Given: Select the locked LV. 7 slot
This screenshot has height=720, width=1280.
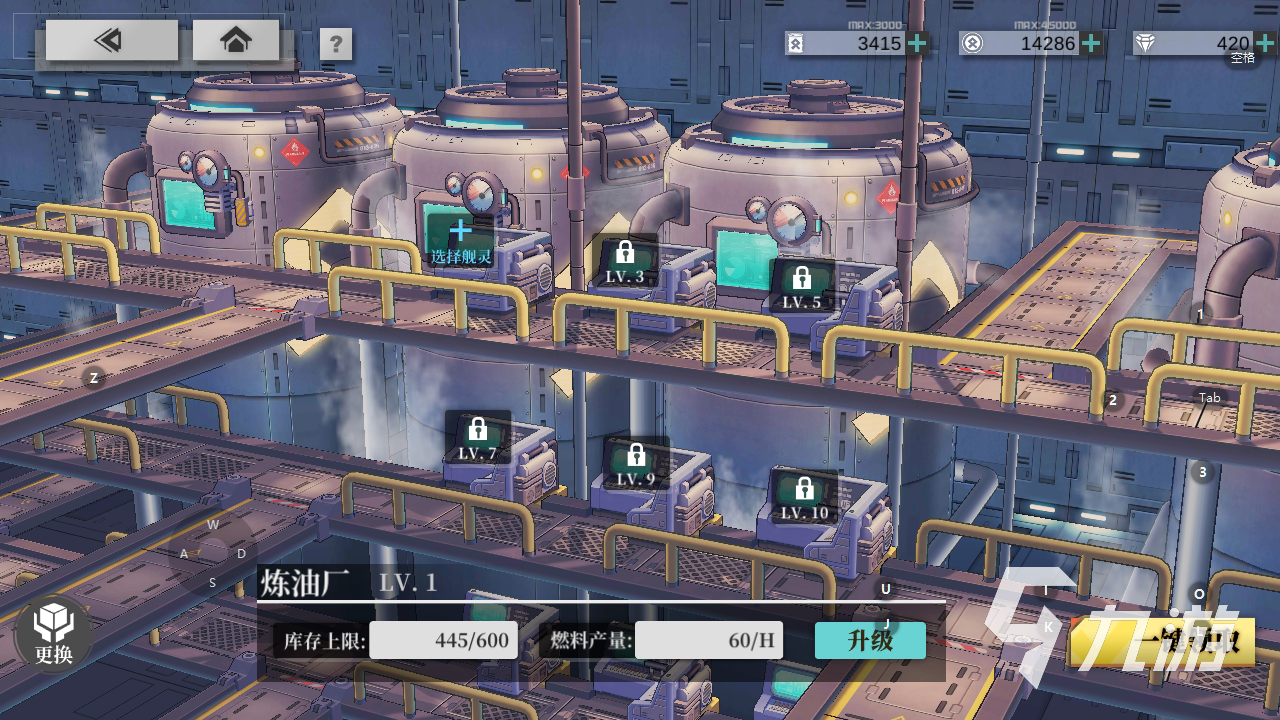Looking at the screenshot, I should (x=477, y=438).
